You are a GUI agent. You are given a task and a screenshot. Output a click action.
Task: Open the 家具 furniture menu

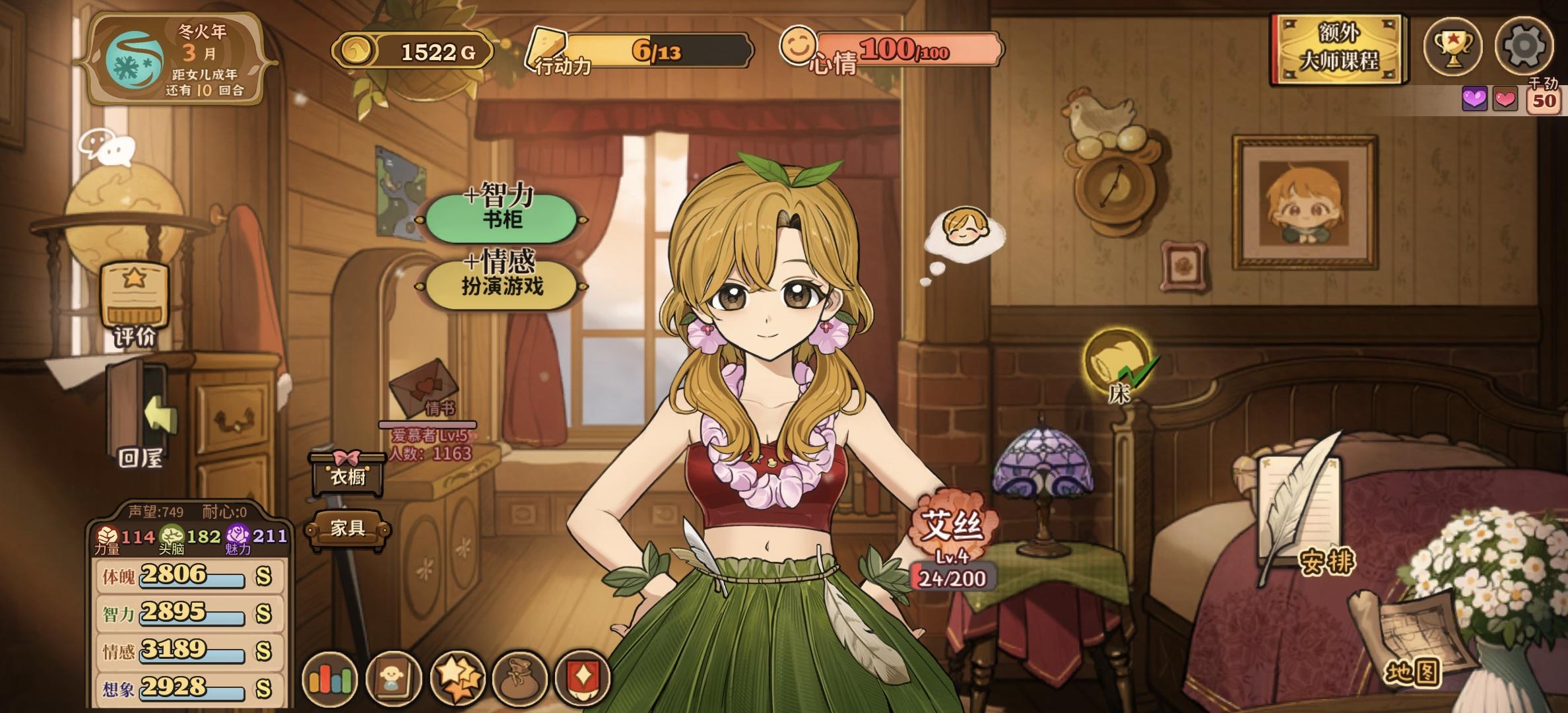348,528
